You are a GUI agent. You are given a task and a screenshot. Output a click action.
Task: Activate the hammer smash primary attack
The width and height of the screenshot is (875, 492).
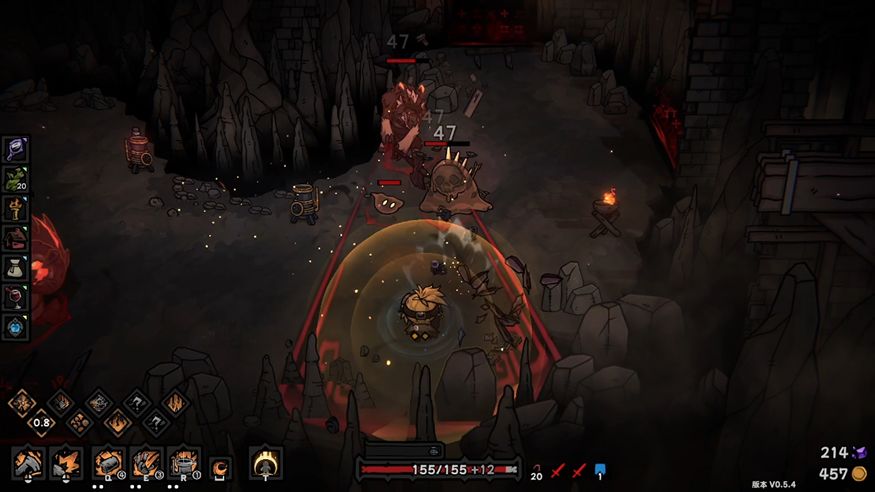pyautogui.click(x=28, y=462)
